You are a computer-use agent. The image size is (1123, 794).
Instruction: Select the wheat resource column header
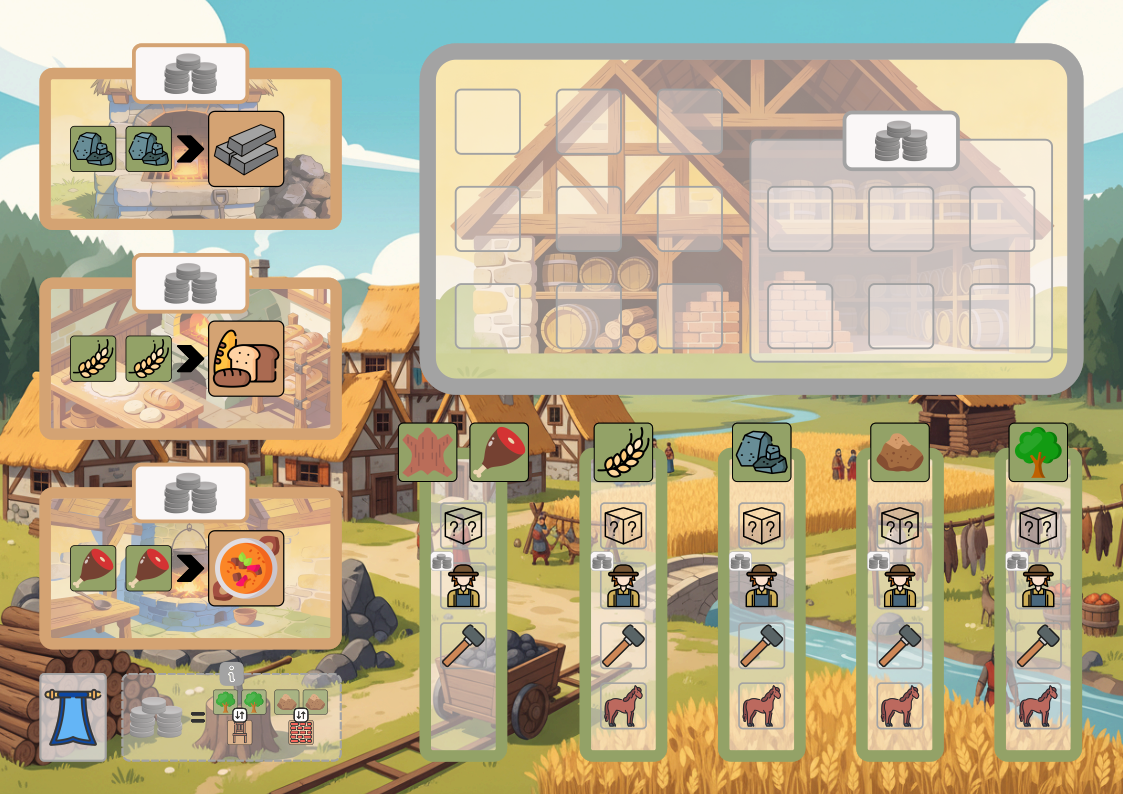[623, 452]
